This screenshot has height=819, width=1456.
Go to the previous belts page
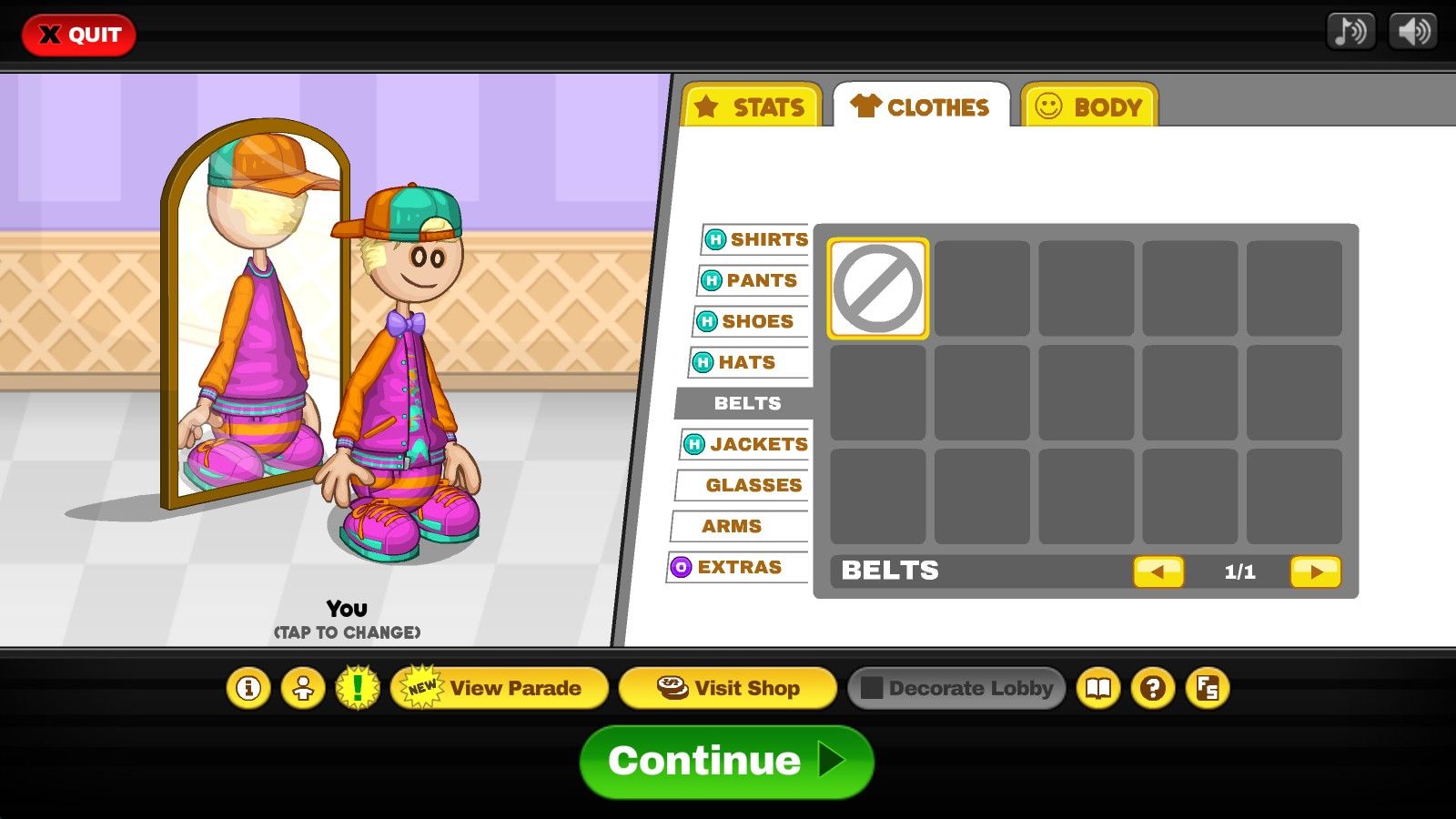click(x=1158, y=571)
